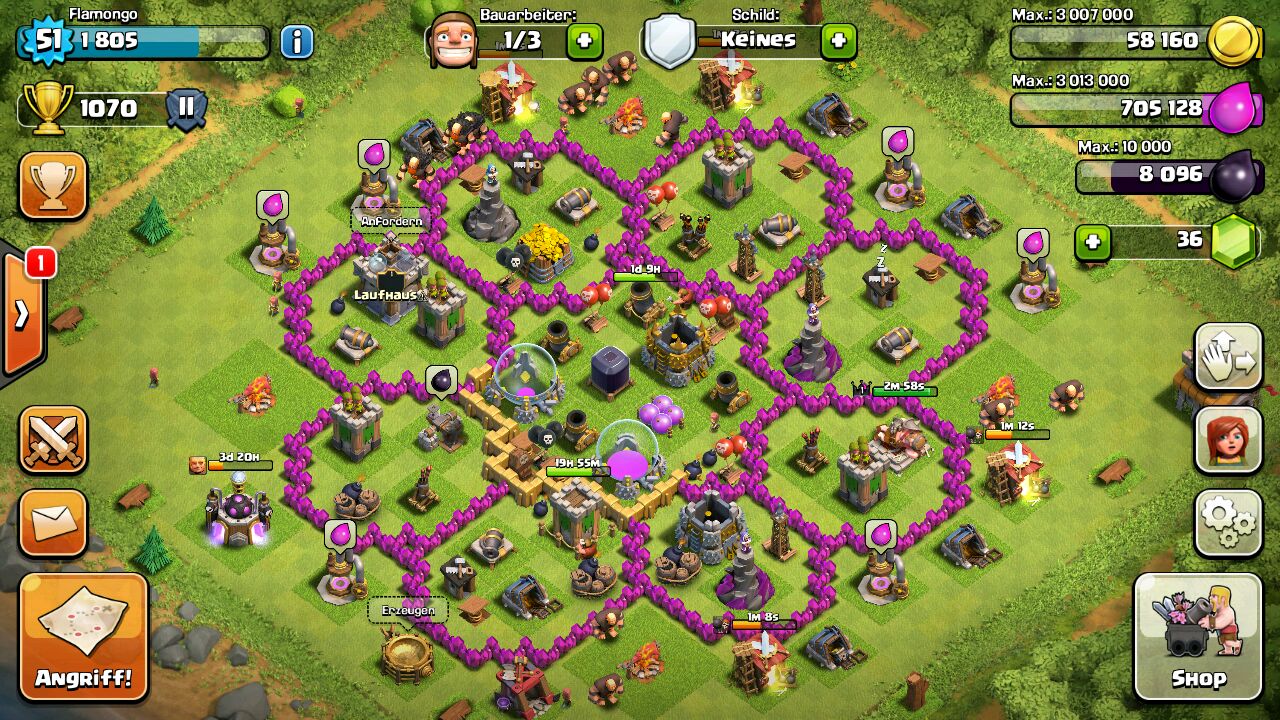The width and height of the screenshot is (1280, 720).
Task: Buy a shield with the green plus
Action: point(838,41)
